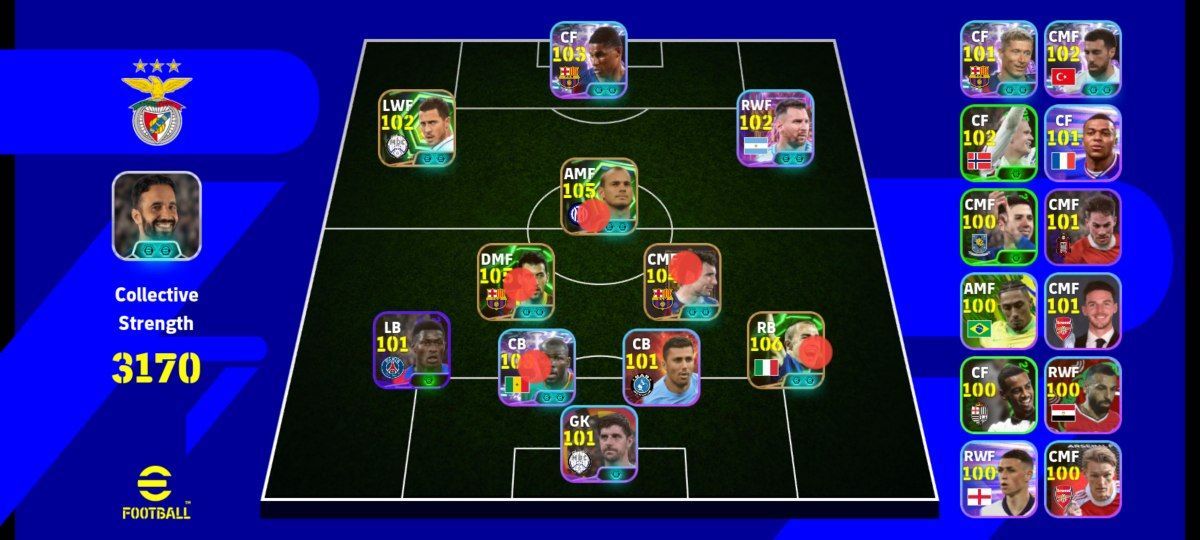Choose the CMF 104 card on the pitch
Screen dimensions: 1200x540
682,281
